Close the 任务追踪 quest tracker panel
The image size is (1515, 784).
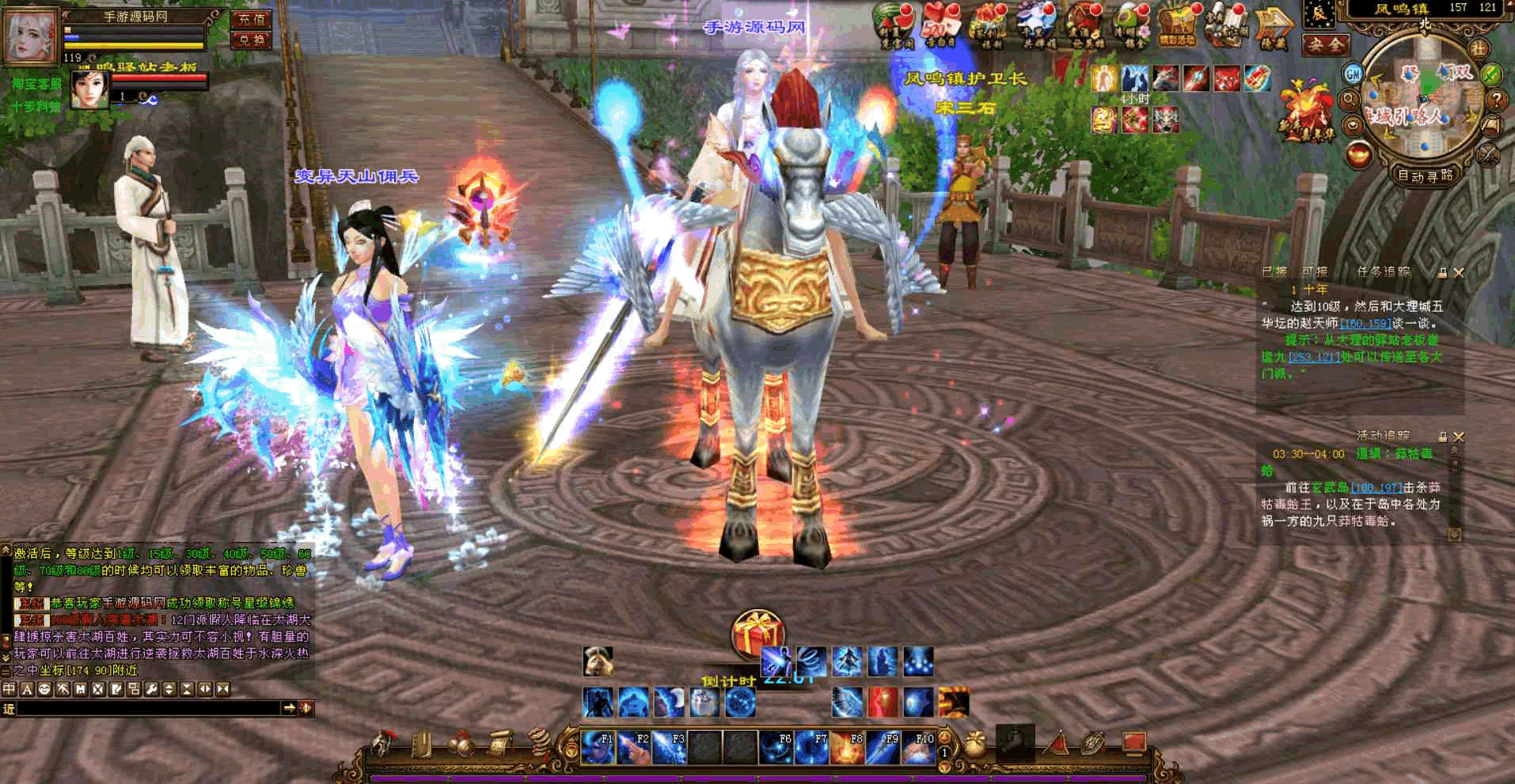(1459, 272)
